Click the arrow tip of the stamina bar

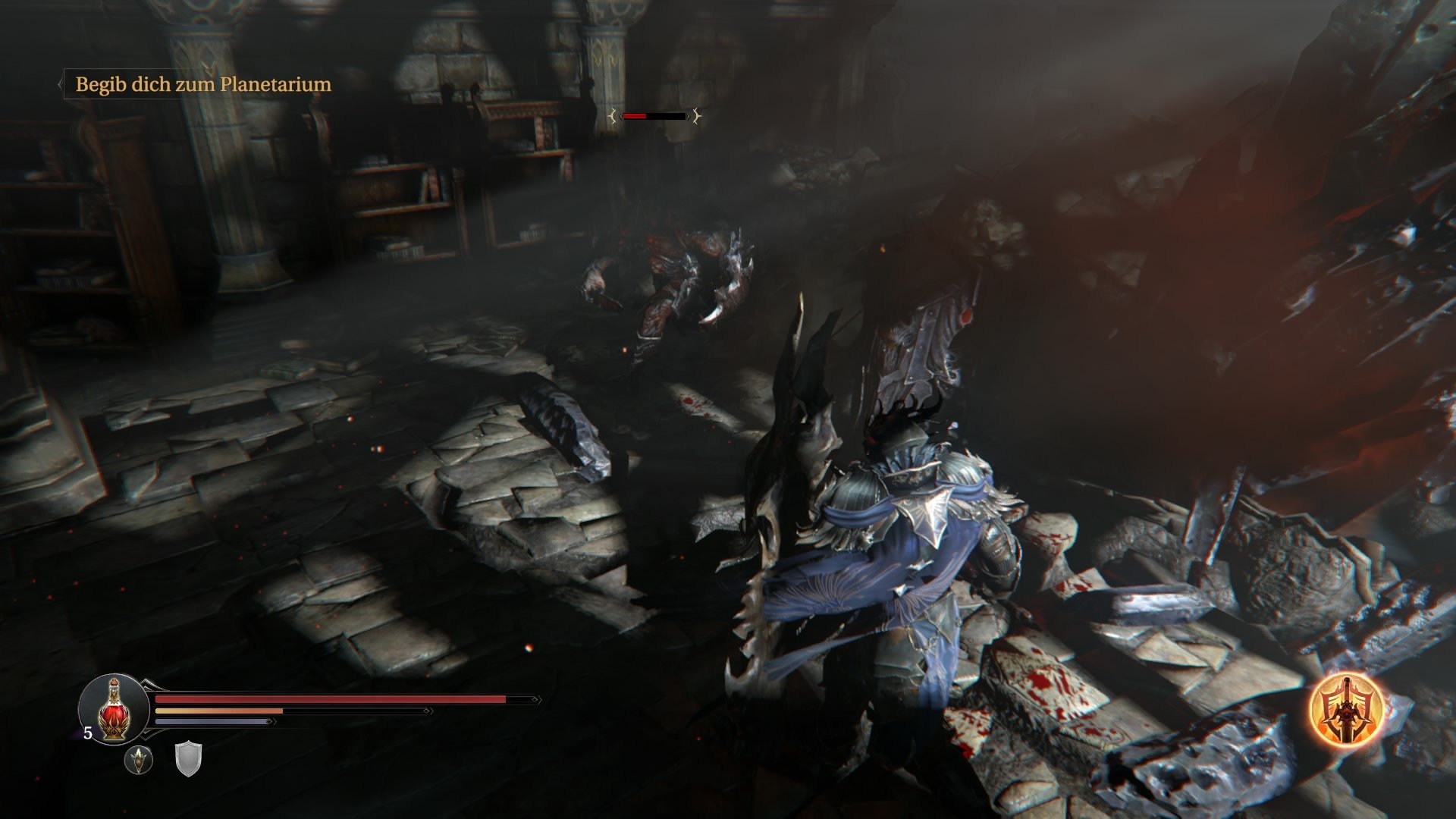click(272, 720)
